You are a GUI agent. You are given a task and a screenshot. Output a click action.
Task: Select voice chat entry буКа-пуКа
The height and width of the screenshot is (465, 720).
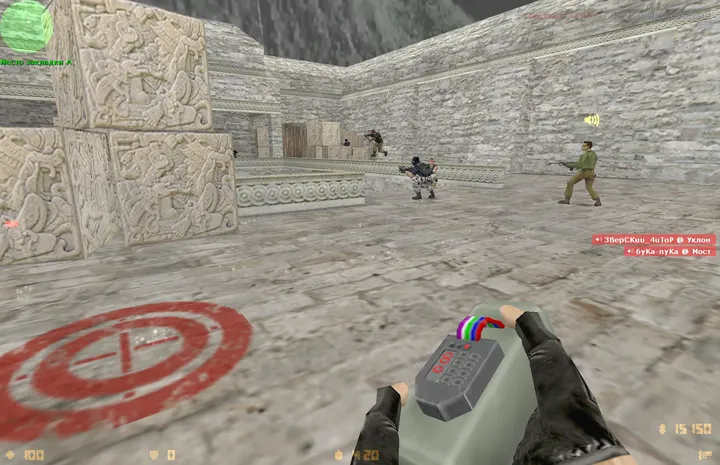pyautogui.click(x=669, y=252)
